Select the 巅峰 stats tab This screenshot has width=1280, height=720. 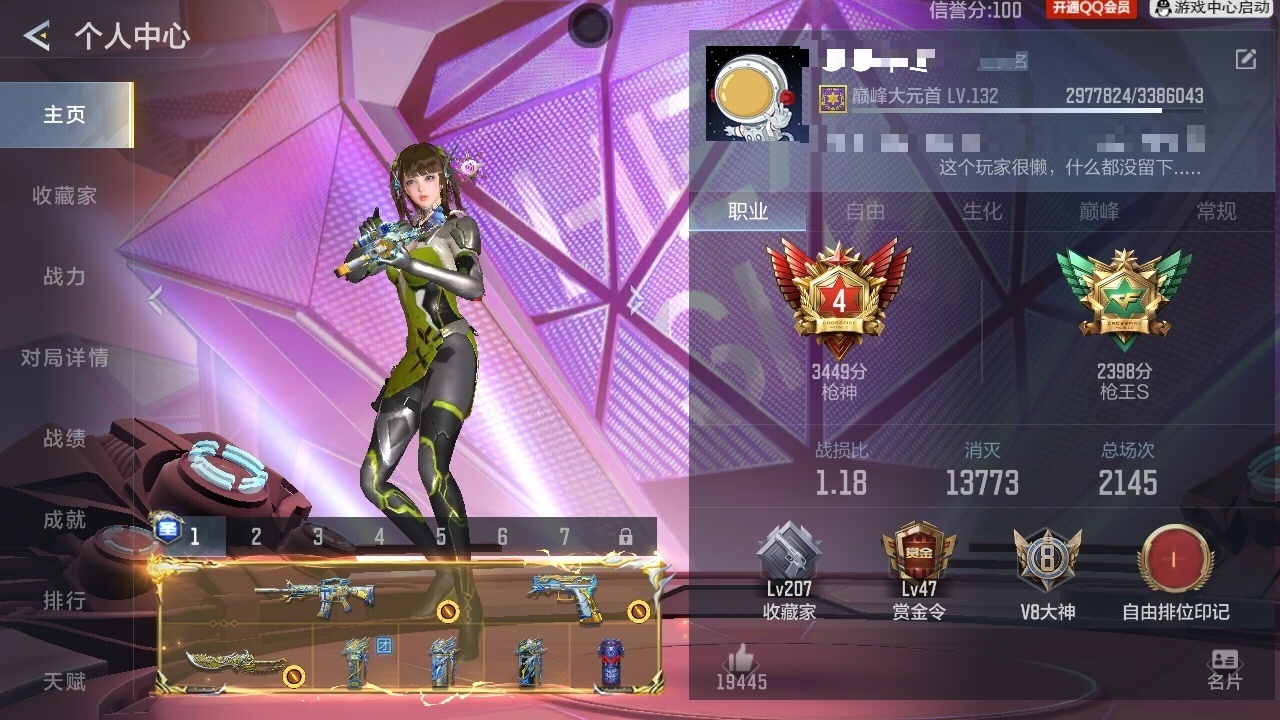(1099, 211)
